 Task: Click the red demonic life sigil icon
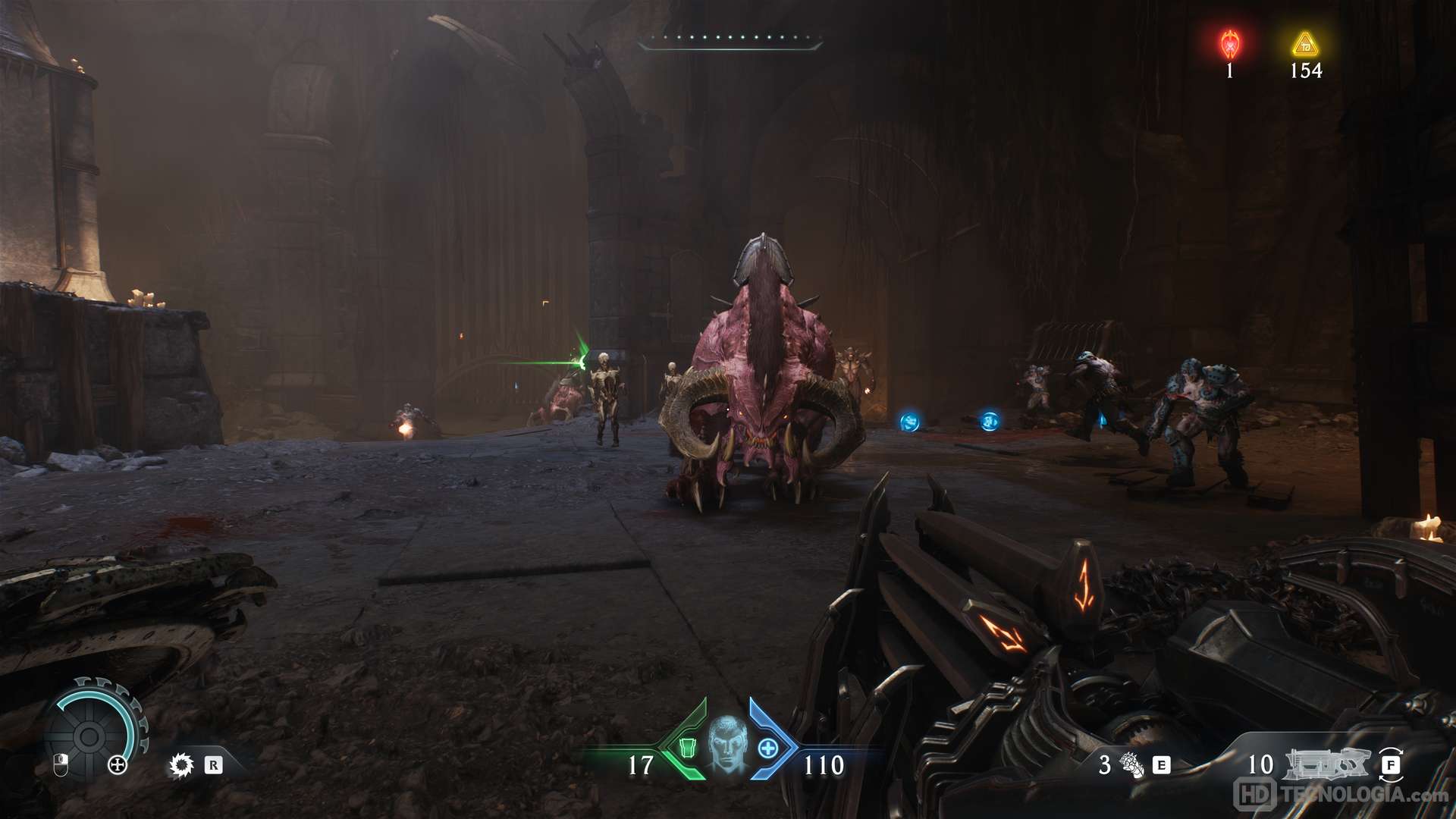pyautogui.click(x=1228, y=45)
